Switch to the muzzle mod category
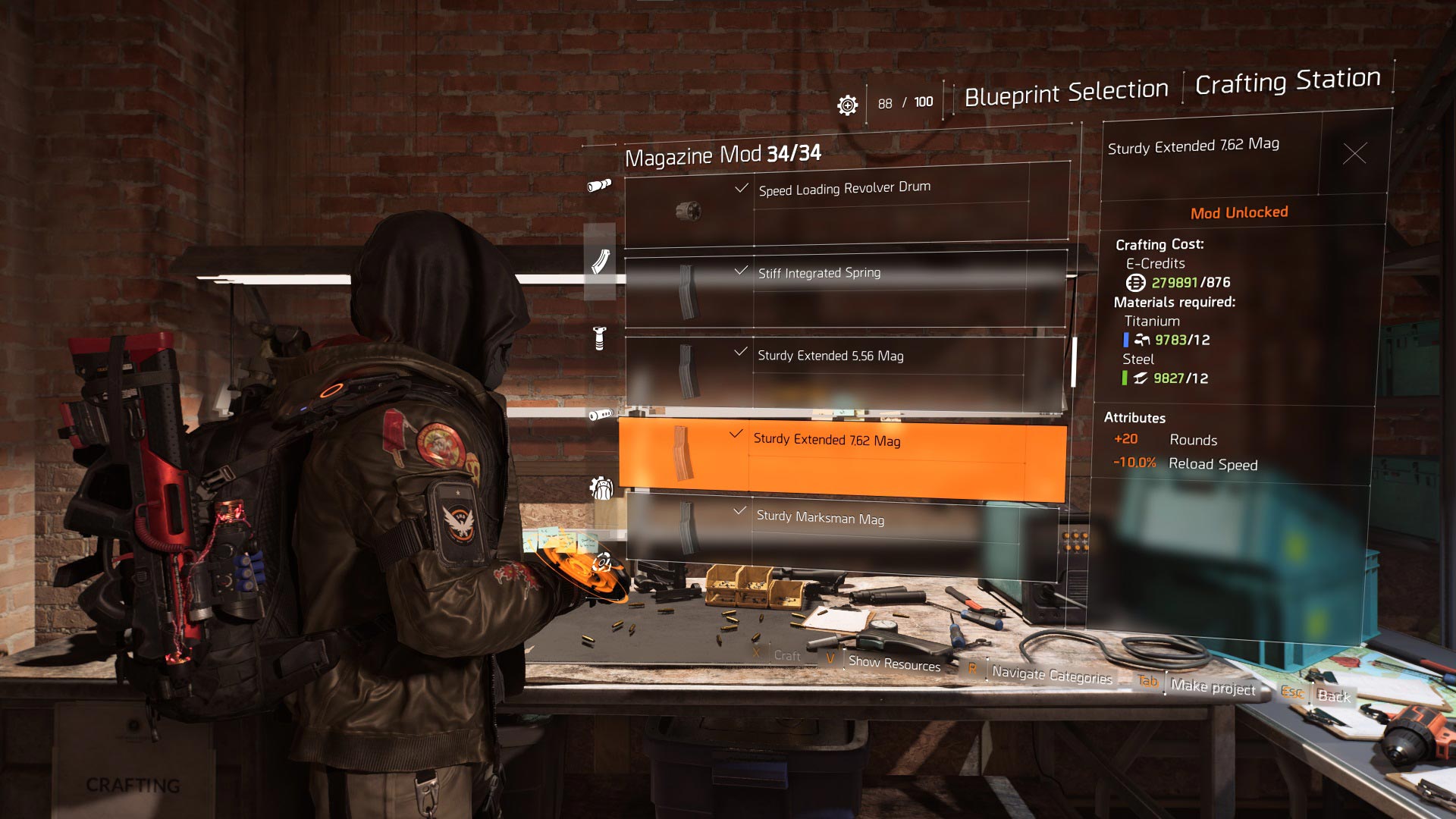Viewport: 1456px width, 819px height. (601, 414)
